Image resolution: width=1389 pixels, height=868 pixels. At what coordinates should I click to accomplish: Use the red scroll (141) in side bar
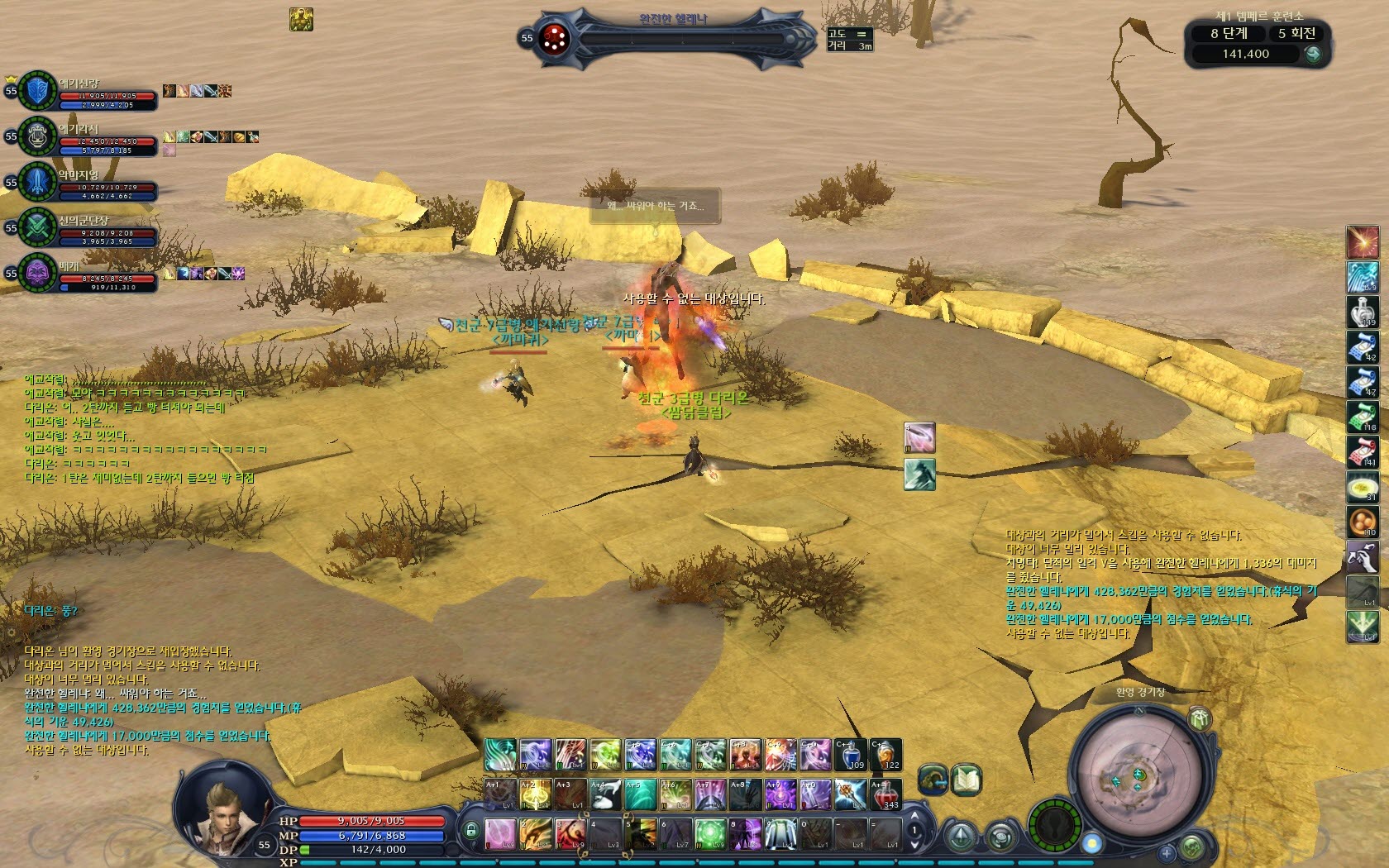[x=1362, y=452]
